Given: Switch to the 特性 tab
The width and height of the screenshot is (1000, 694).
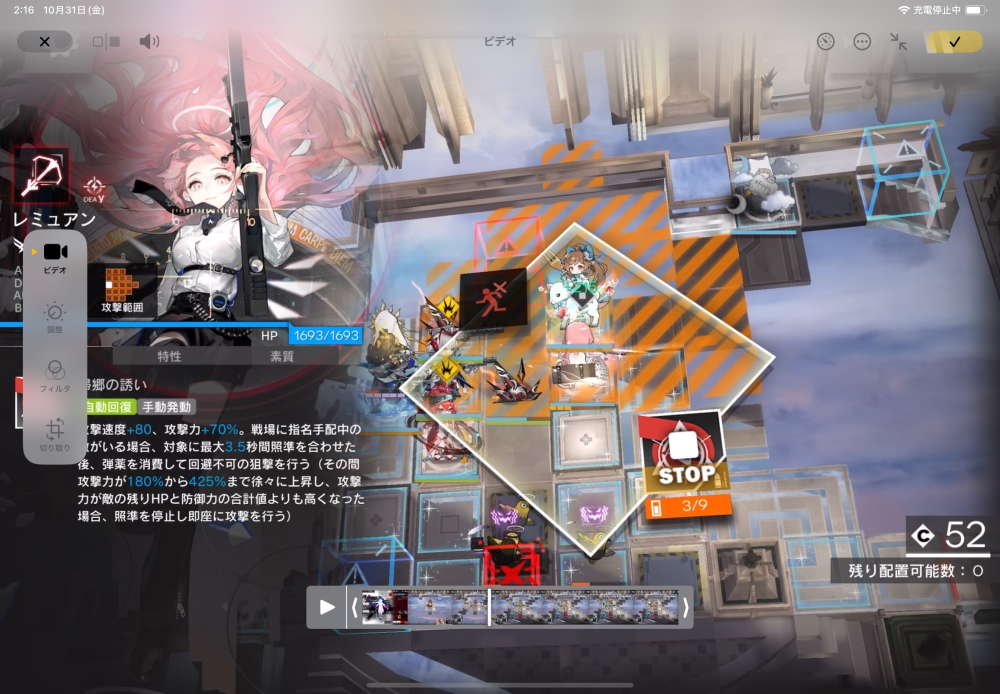Looking at the screenshot, I should 169,356.
